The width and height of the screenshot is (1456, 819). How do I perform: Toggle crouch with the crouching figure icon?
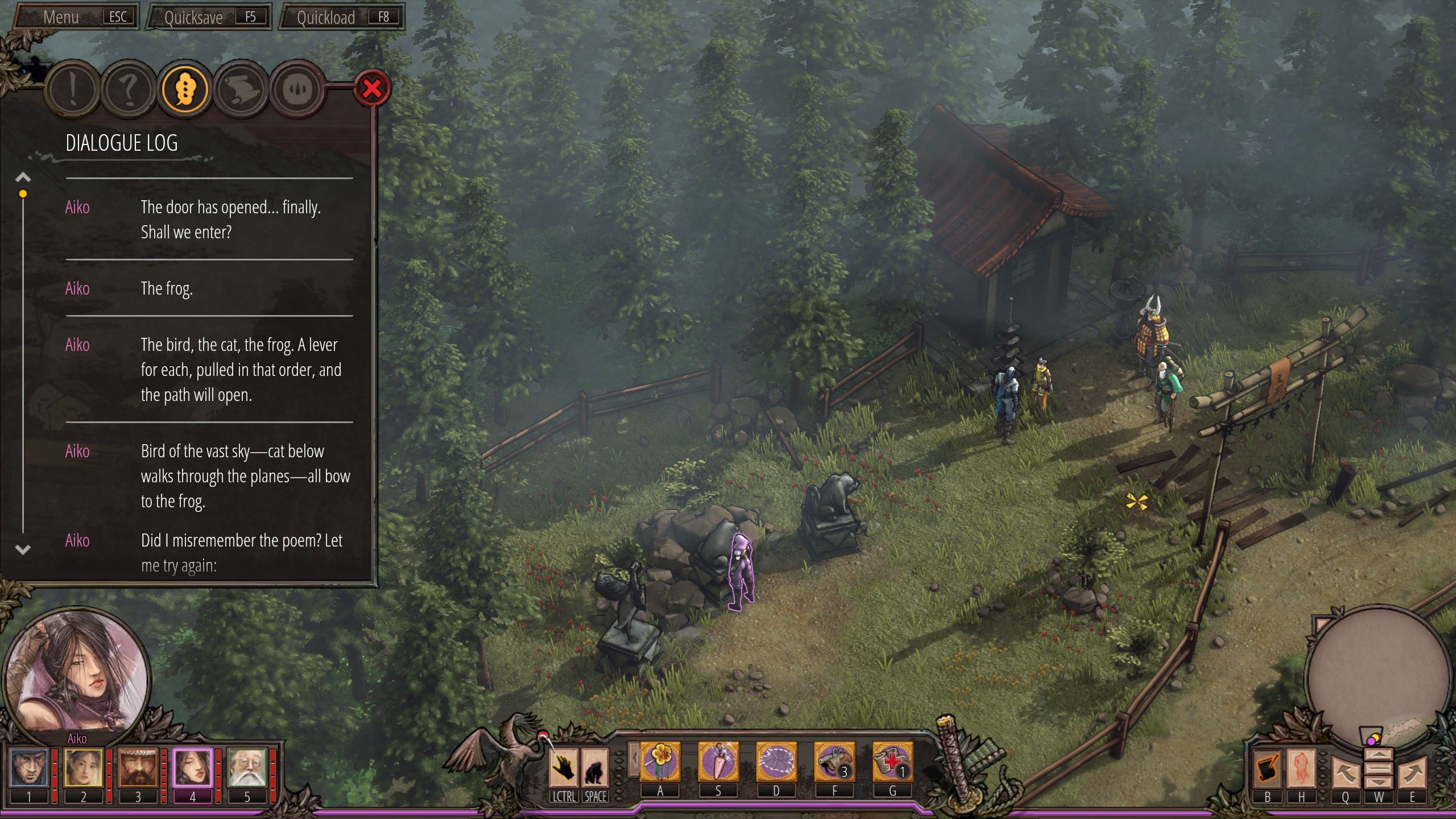[595, 767]
